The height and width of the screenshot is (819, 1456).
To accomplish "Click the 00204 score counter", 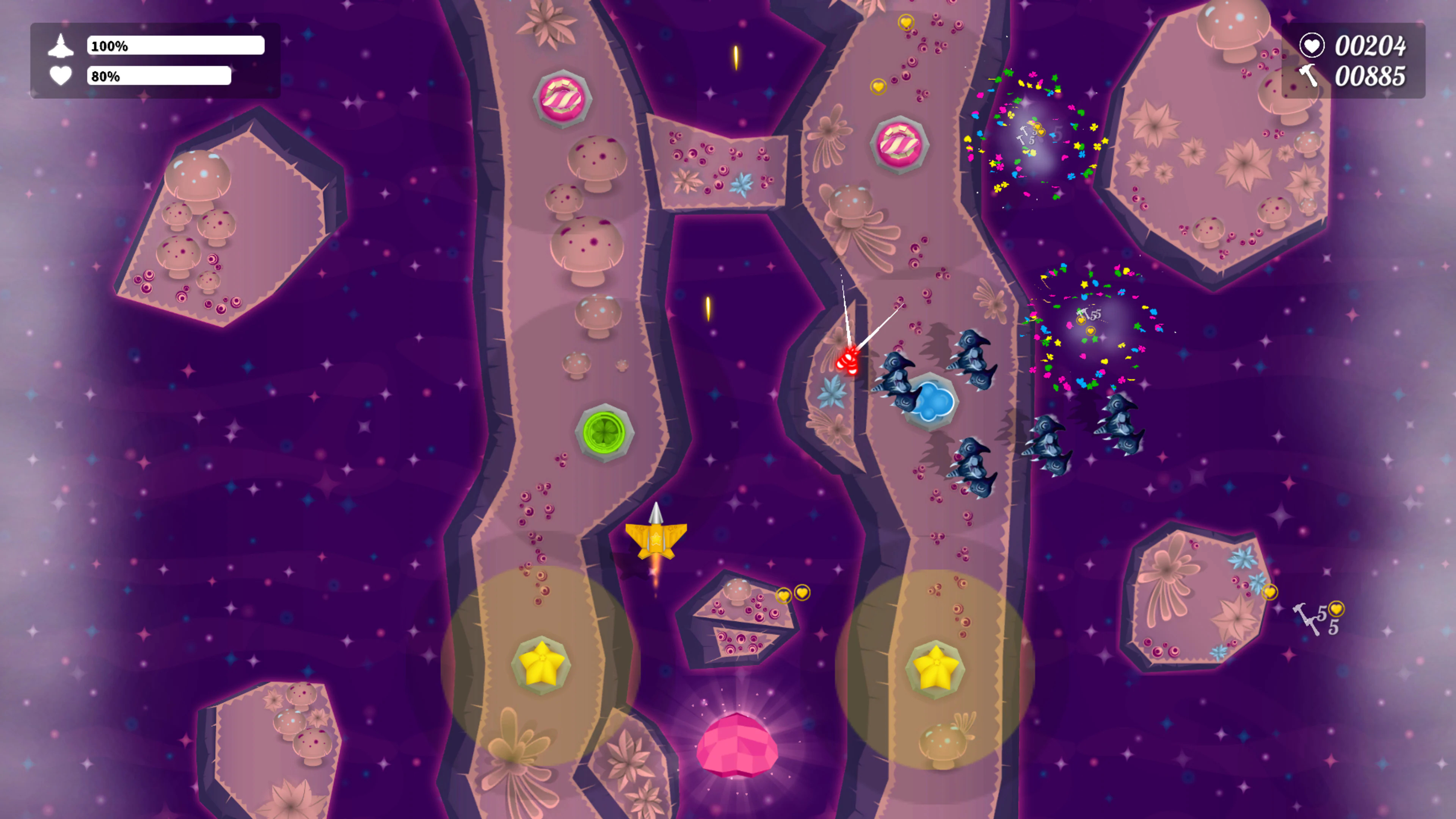I will 1372,46.
